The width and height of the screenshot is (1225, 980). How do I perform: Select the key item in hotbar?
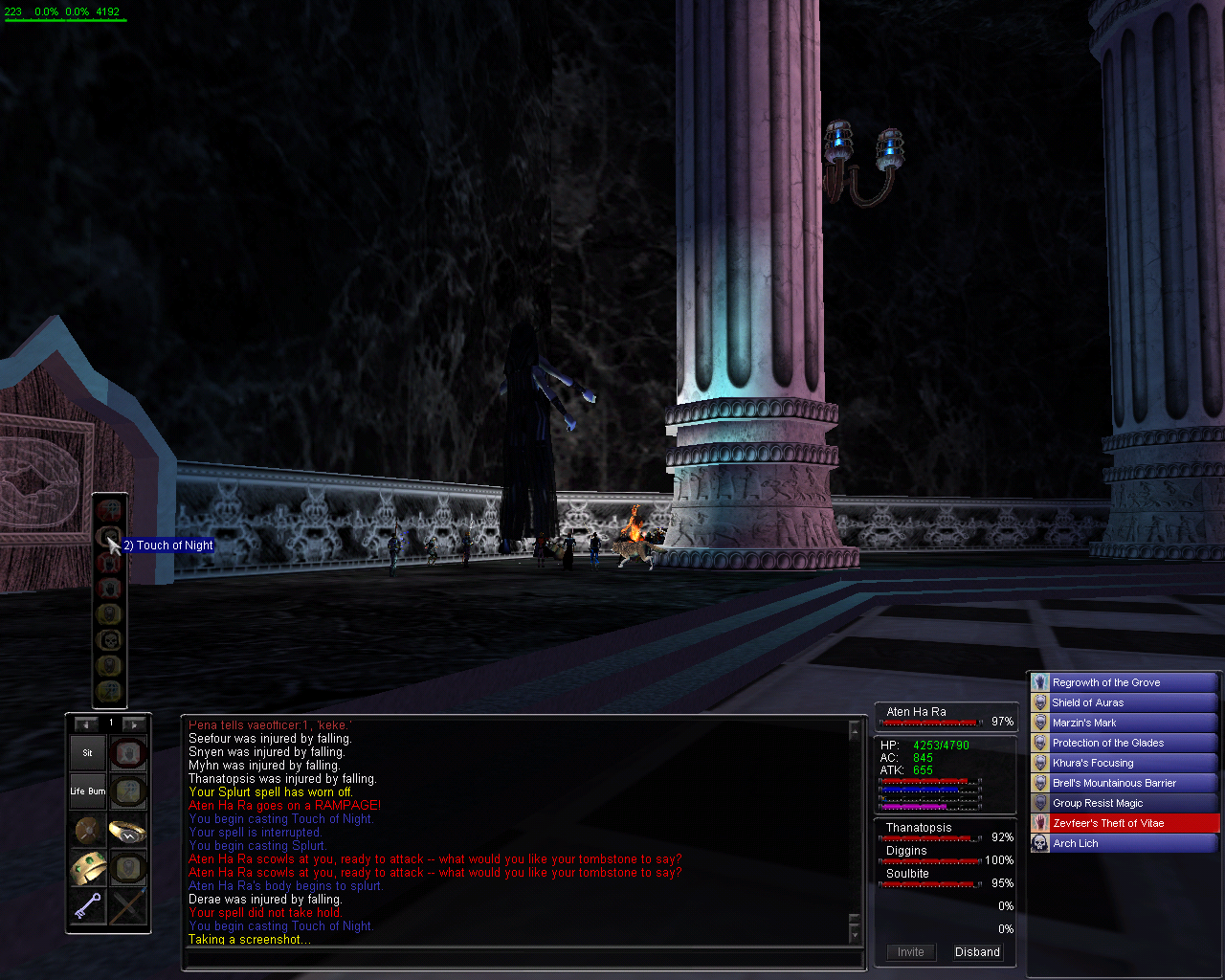tap(87, 906)
